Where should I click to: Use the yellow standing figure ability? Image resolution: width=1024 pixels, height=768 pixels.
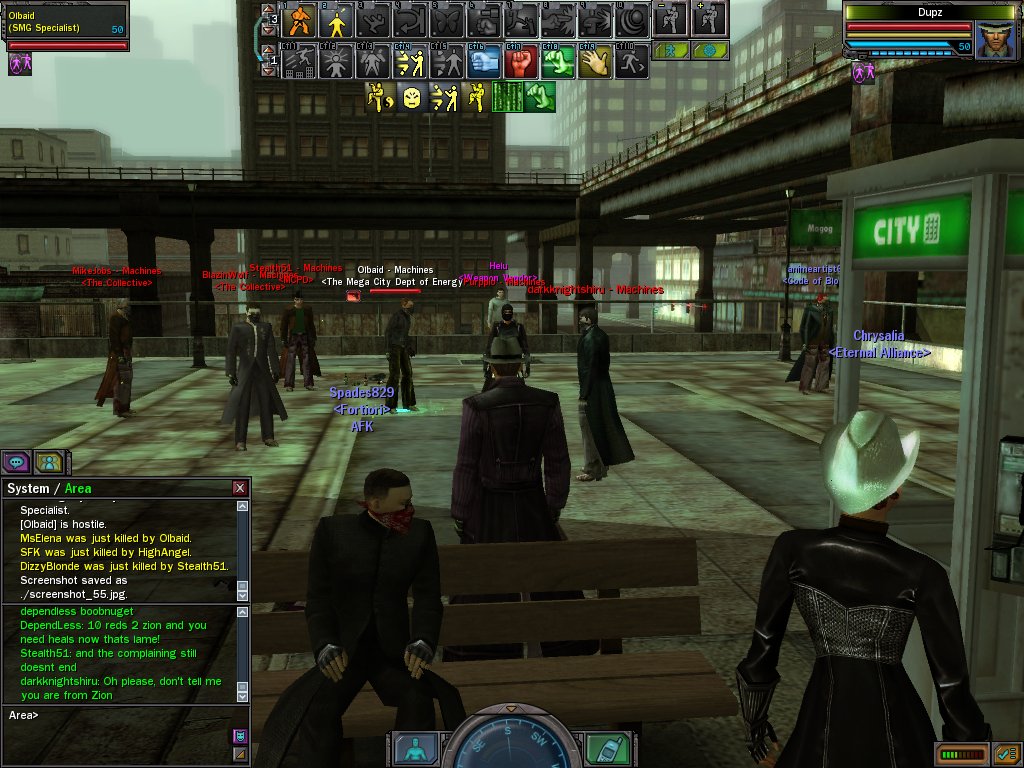coord(335,20)
